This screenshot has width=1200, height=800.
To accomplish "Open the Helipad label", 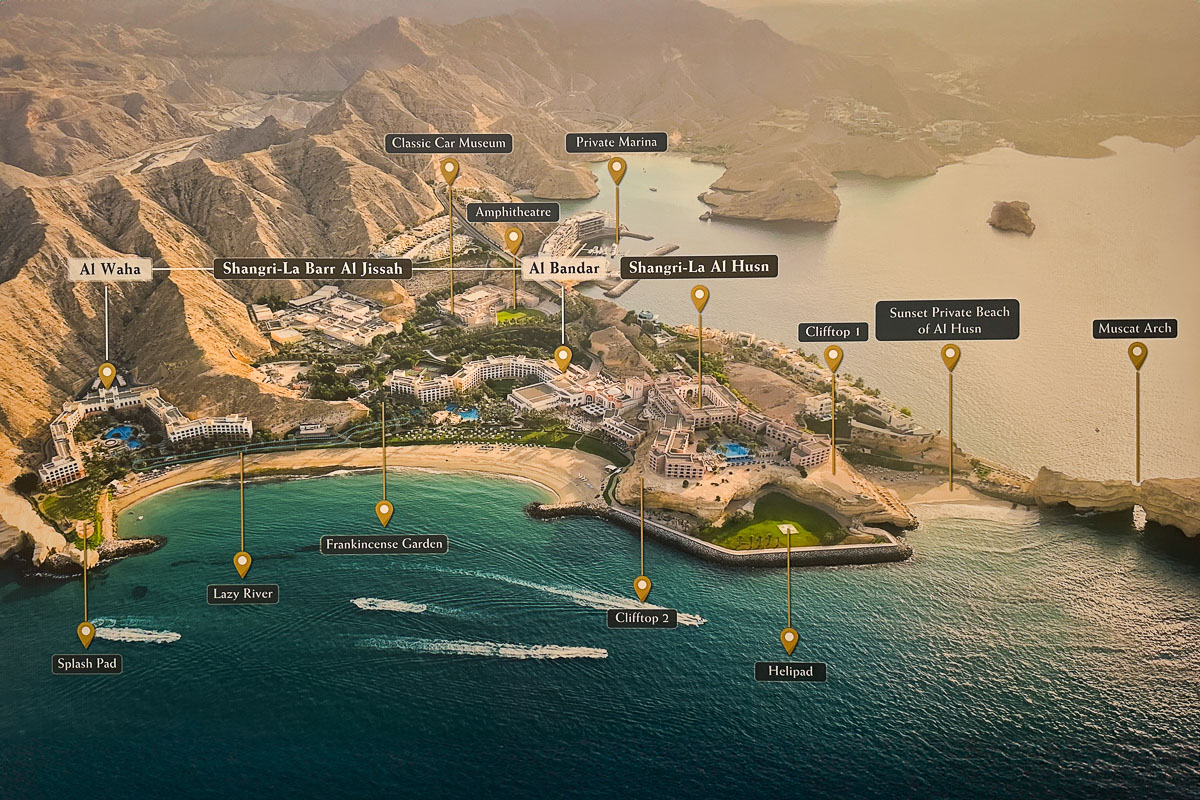I will (x=790, y=671).
